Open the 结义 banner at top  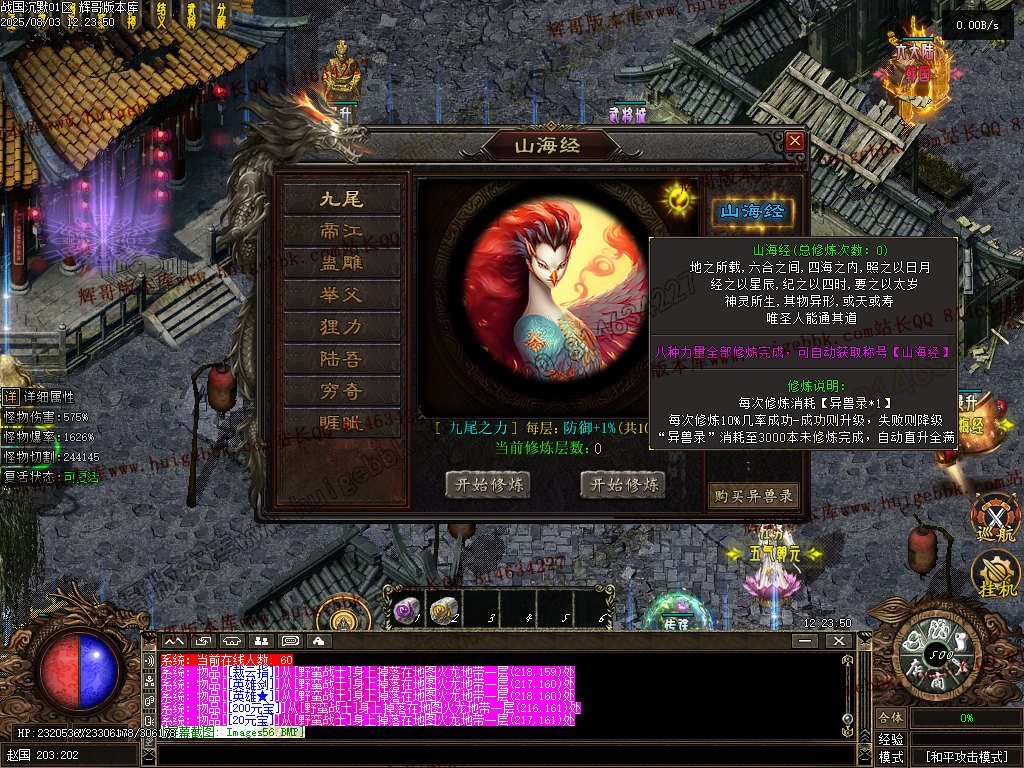coord(162,14)
